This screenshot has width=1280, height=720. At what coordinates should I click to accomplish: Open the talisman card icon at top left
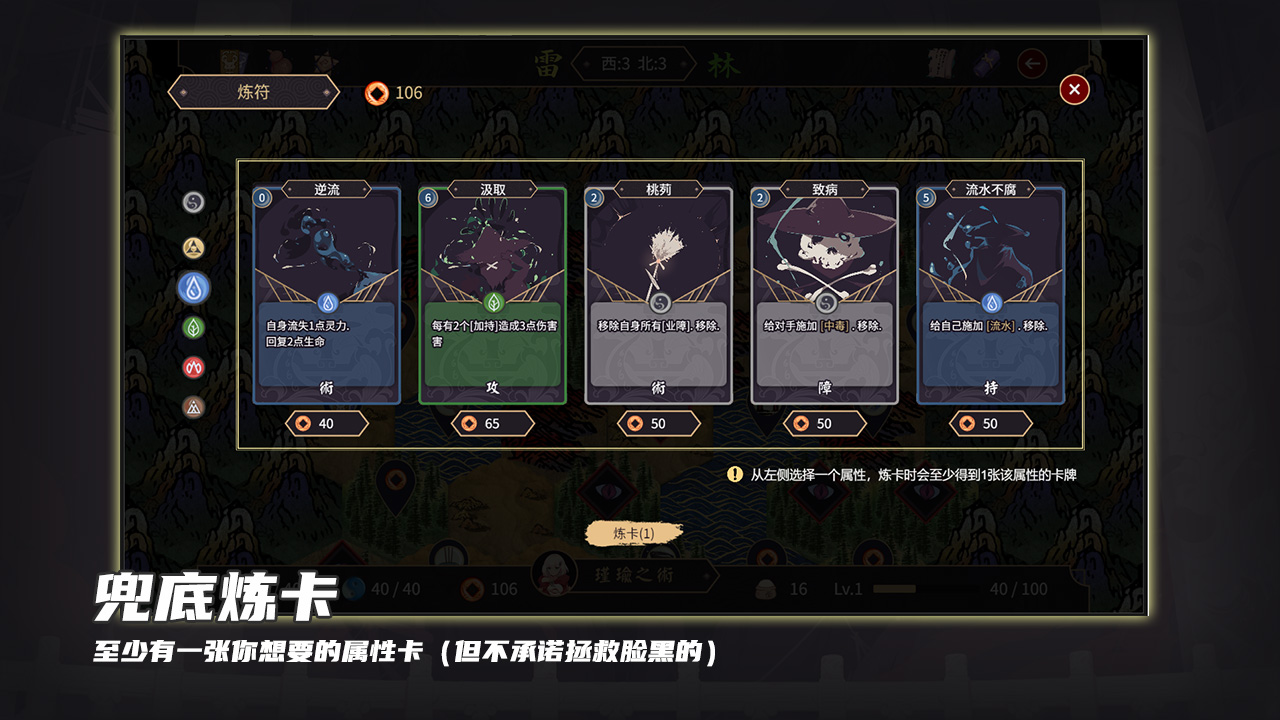[228, 63]
